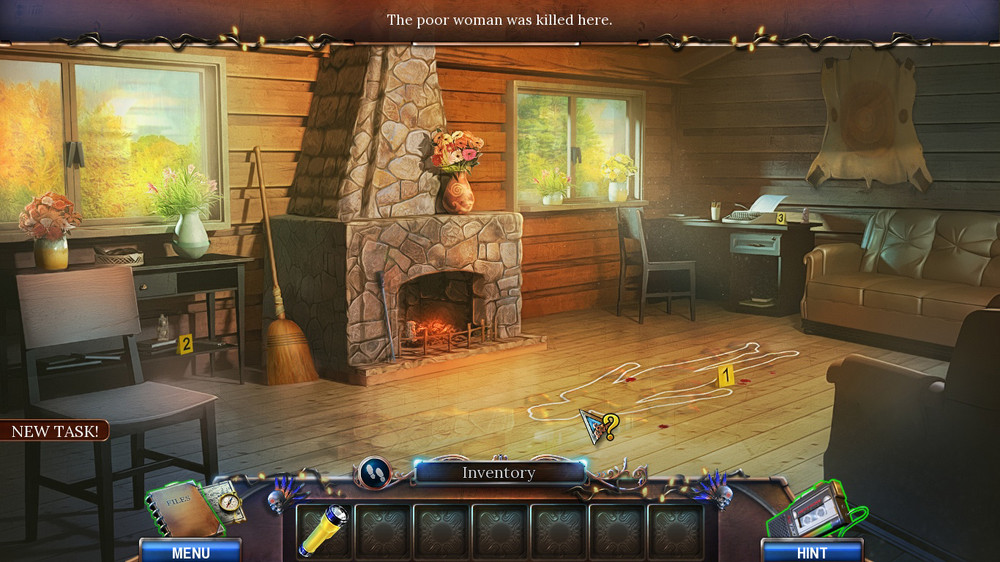
Task: Open the Files case journal
Action: click(182, 509)
